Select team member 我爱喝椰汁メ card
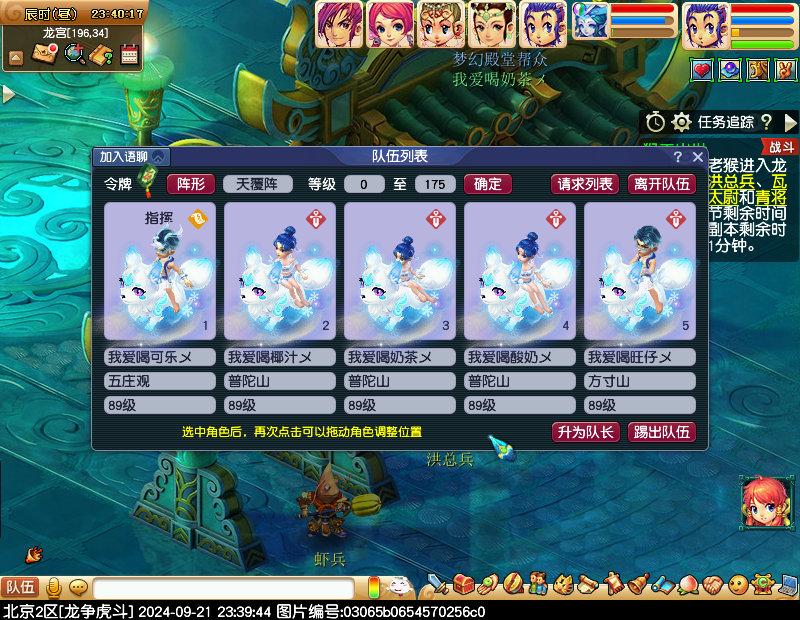Viewport: 800px width, 620px height. (280, 270)
